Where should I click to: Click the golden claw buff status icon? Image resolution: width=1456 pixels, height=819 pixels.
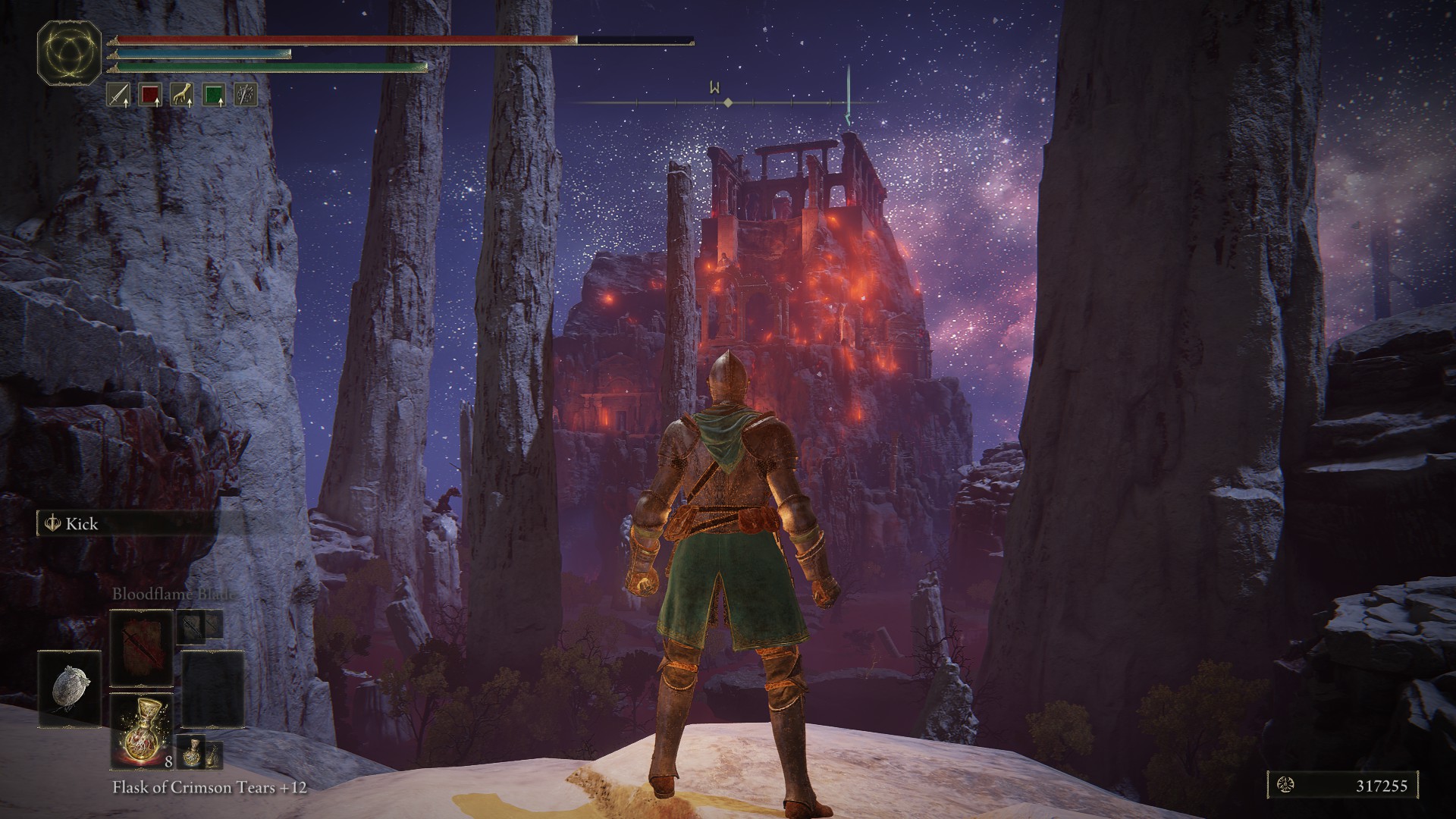tap(182, 95)
